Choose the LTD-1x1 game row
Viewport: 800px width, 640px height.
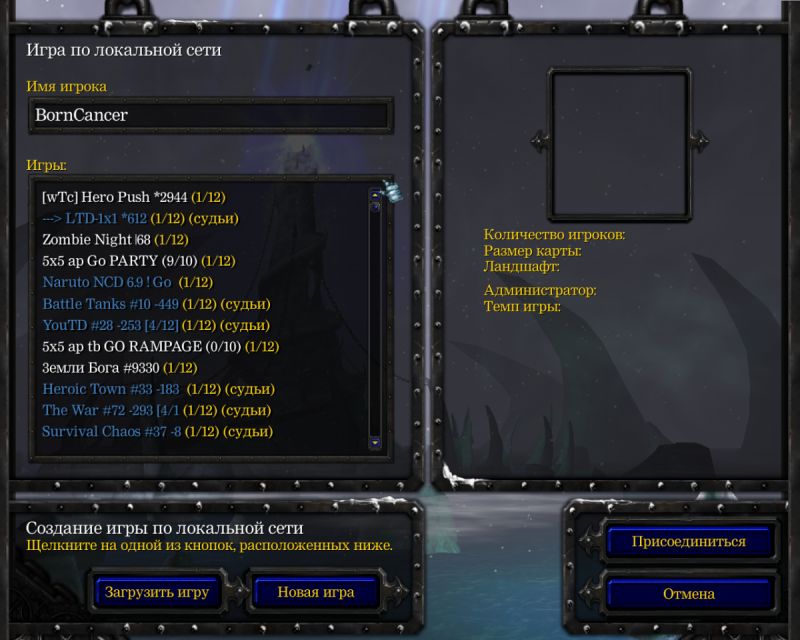click(x=140, y=218)
